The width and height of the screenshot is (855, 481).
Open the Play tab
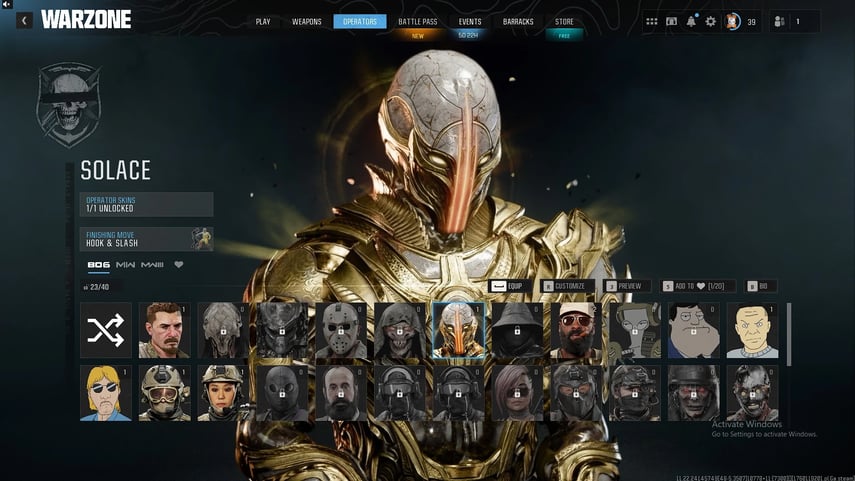pyautogui.click(x=263, y=21)
